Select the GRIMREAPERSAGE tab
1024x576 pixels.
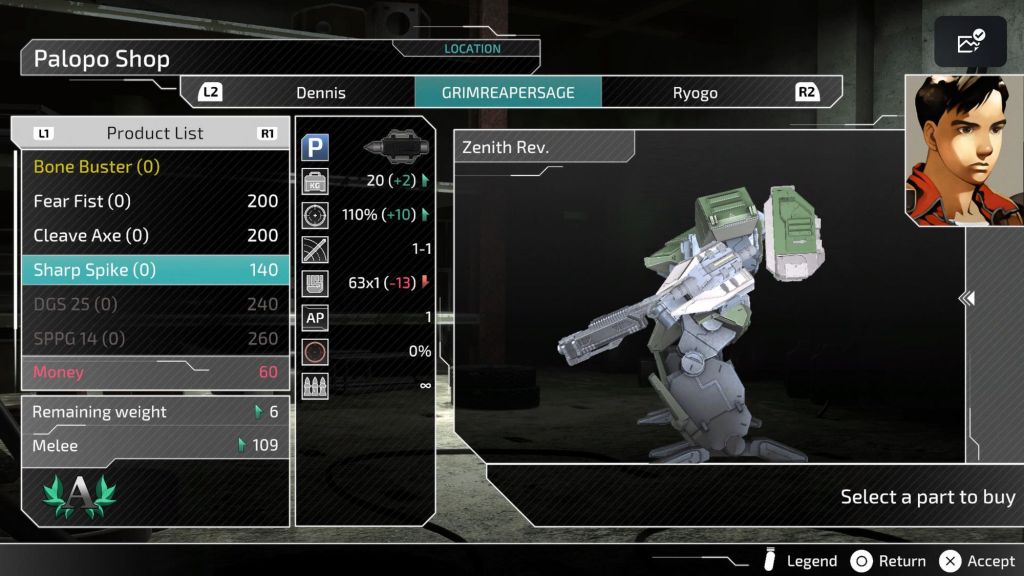(508, 93)
